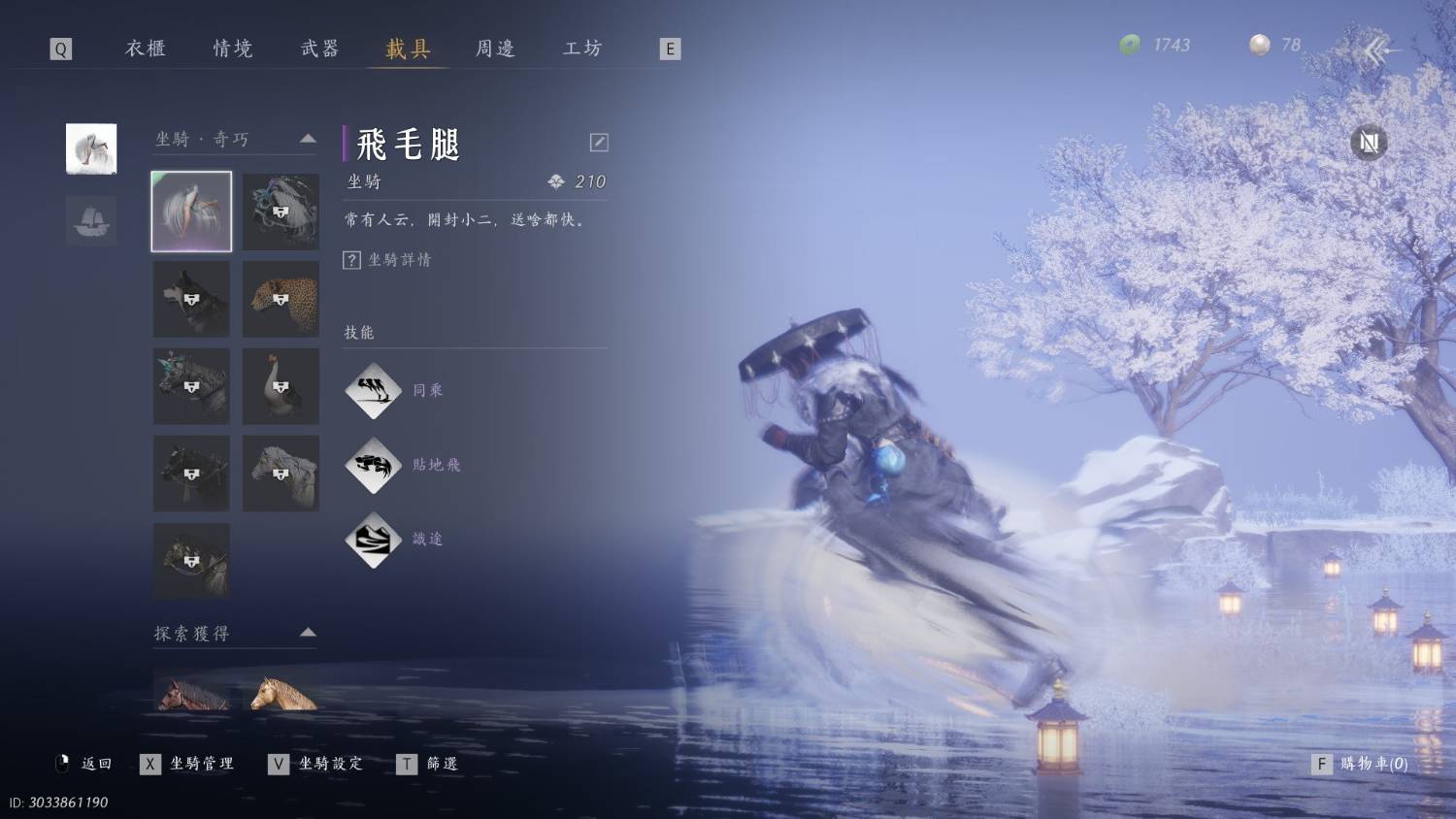Screen dimensions: 1456x819
Task: Open the 購物車 shopping cart
Action: click(1361, 764)
